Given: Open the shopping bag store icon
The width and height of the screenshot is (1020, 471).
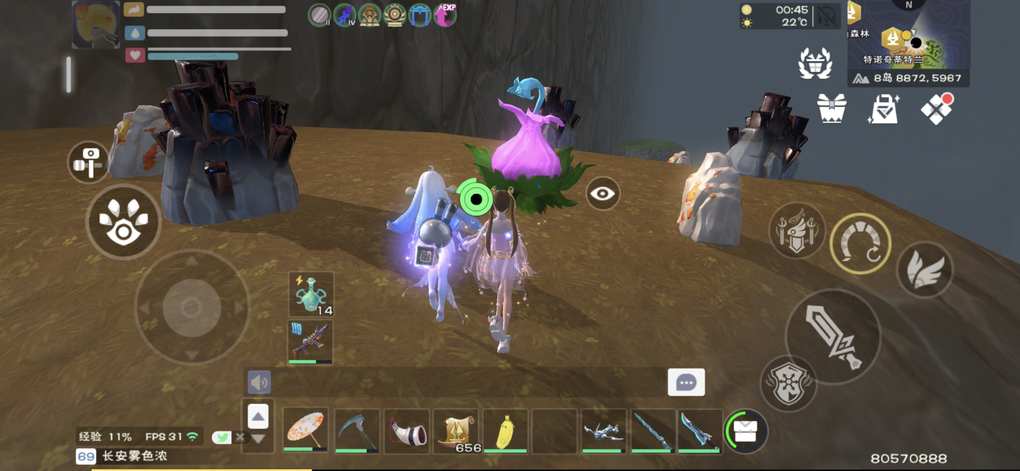Looking at the screenshot, I should 884,108.
